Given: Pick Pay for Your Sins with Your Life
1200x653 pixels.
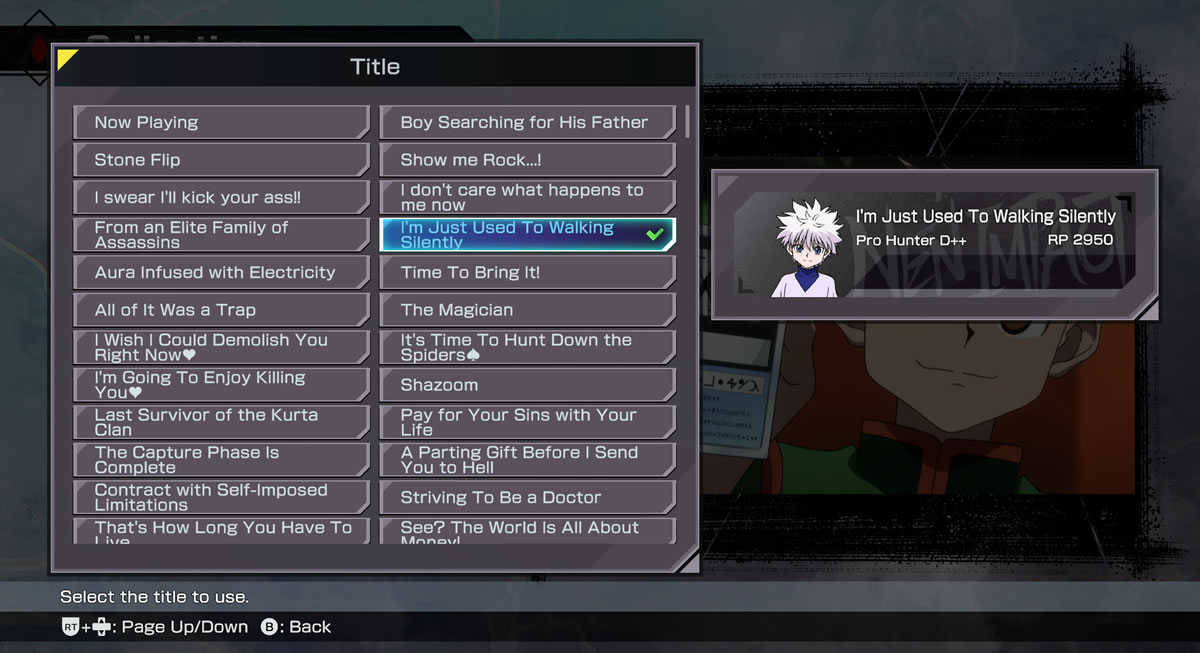Looking at the screenshot, I should pyautogui.click(x=527, y=422).
